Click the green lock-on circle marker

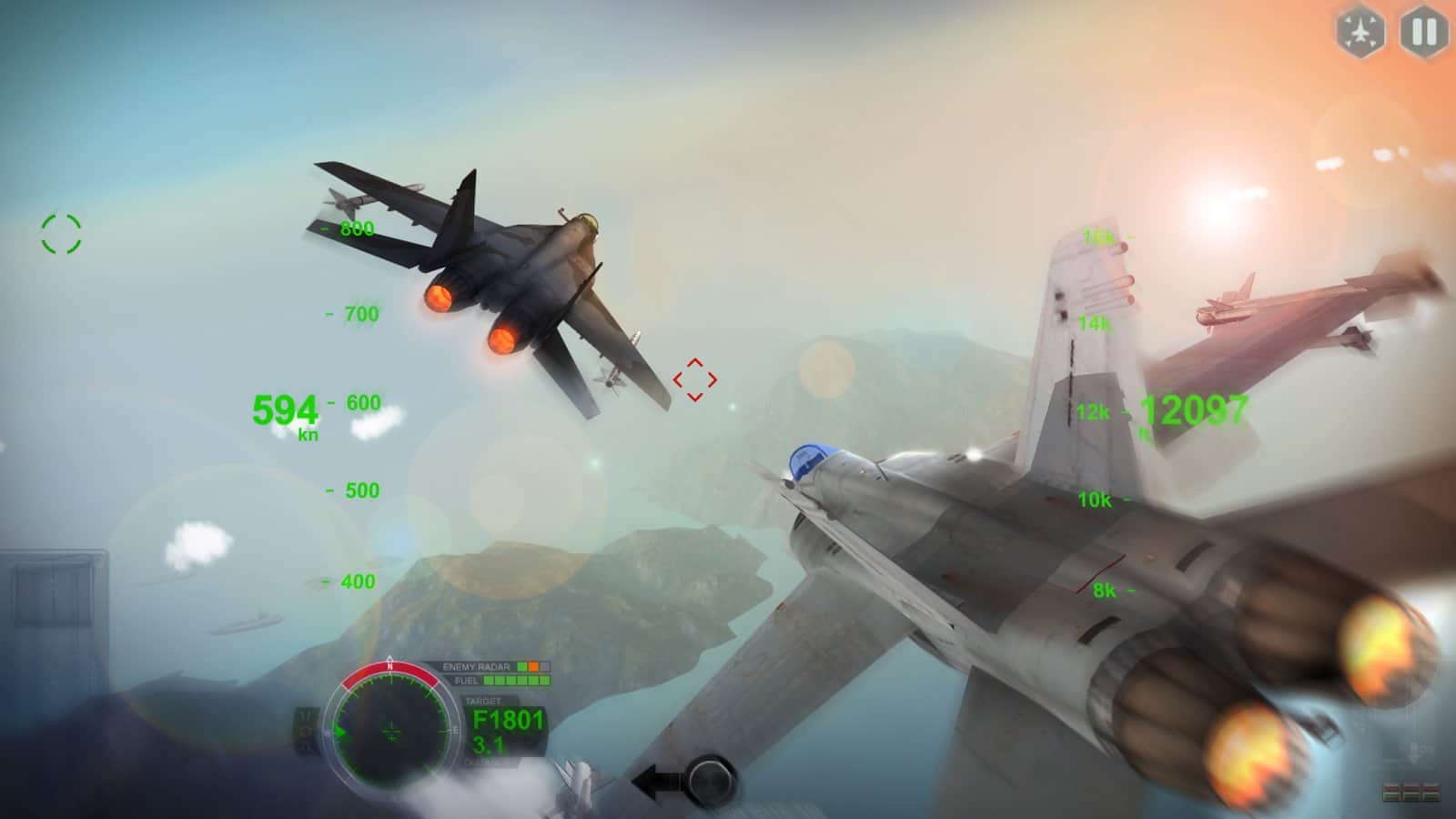(x=59, y=235)
